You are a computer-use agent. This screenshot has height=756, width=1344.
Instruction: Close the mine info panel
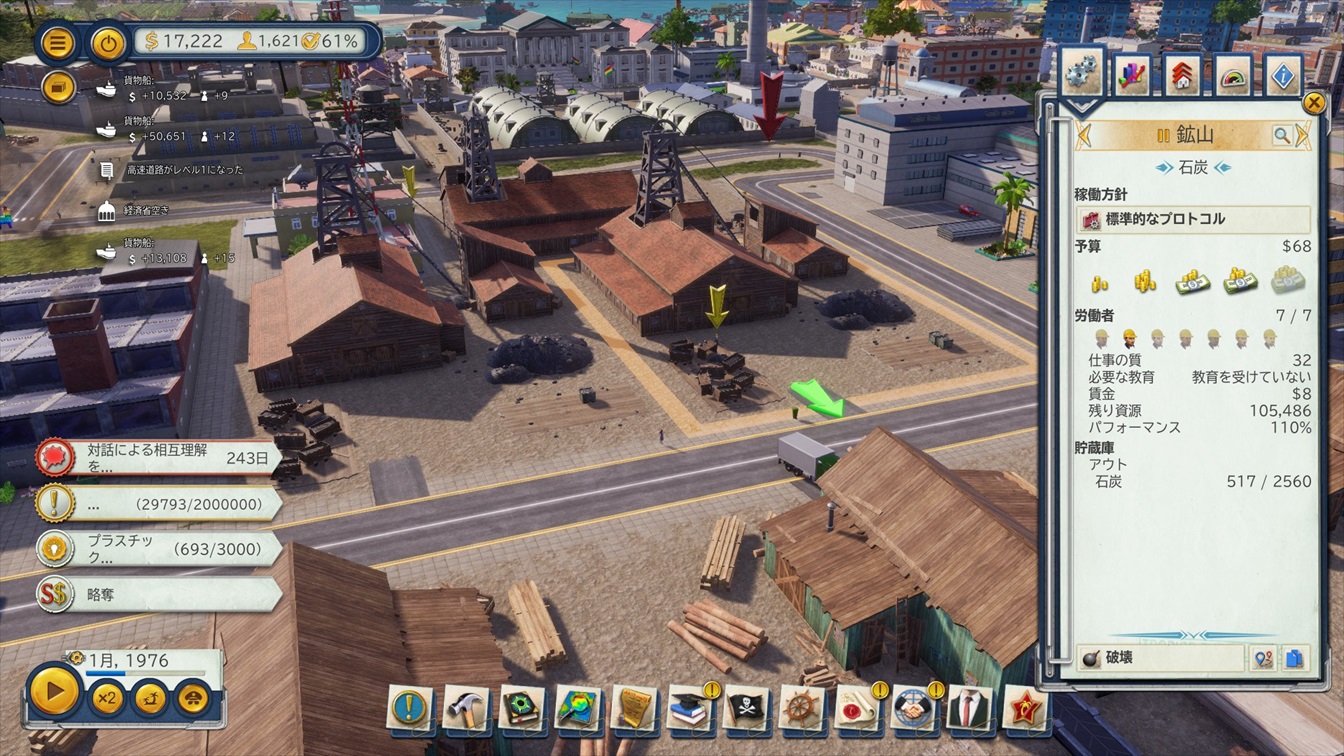point(1314,102)
